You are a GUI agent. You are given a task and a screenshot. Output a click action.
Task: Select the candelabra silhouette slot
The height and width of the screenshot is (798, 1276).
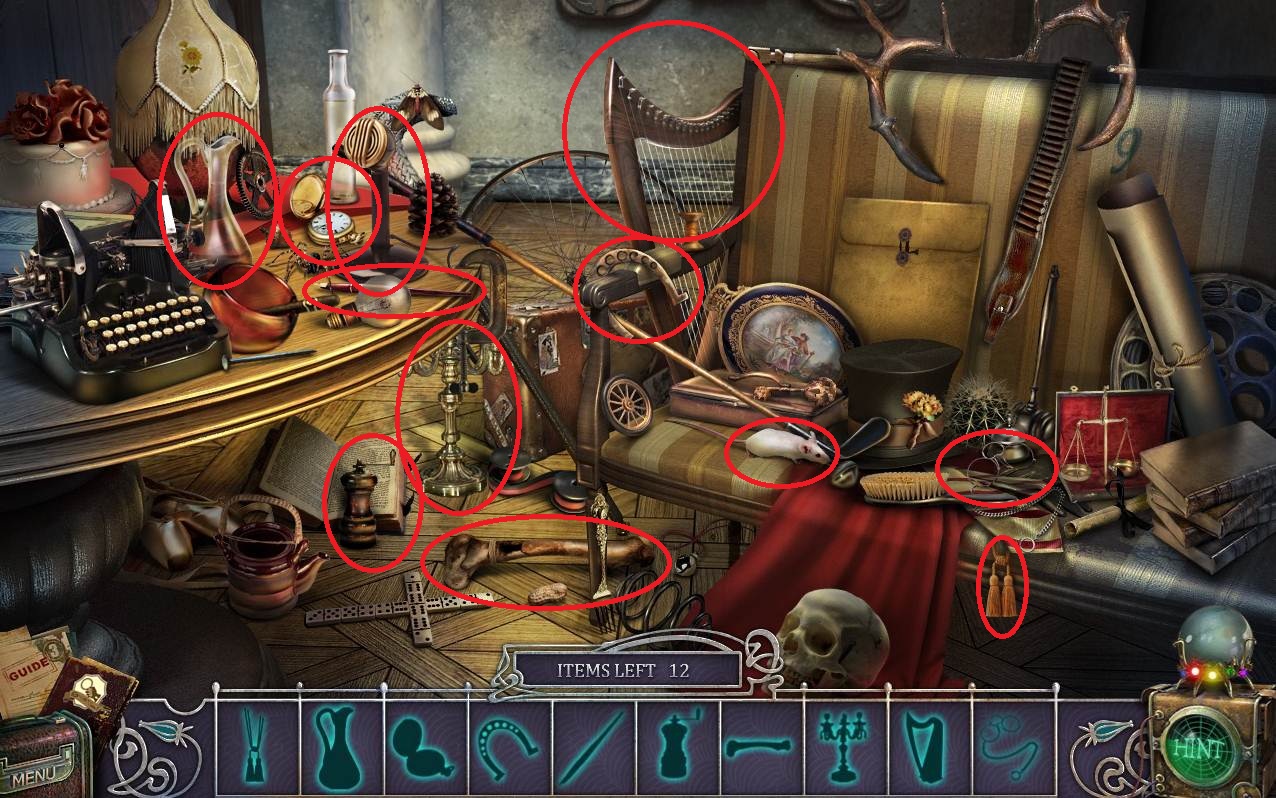840,746
